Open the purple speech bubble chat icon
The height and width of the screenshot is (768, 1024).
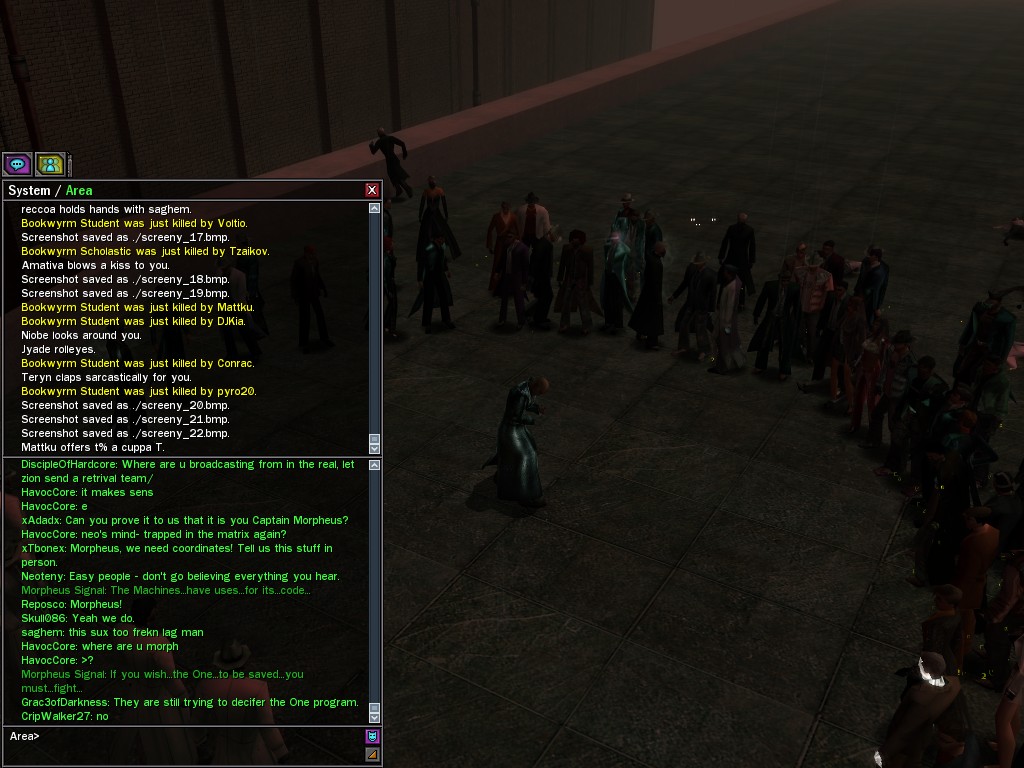(x=17, y=164)
